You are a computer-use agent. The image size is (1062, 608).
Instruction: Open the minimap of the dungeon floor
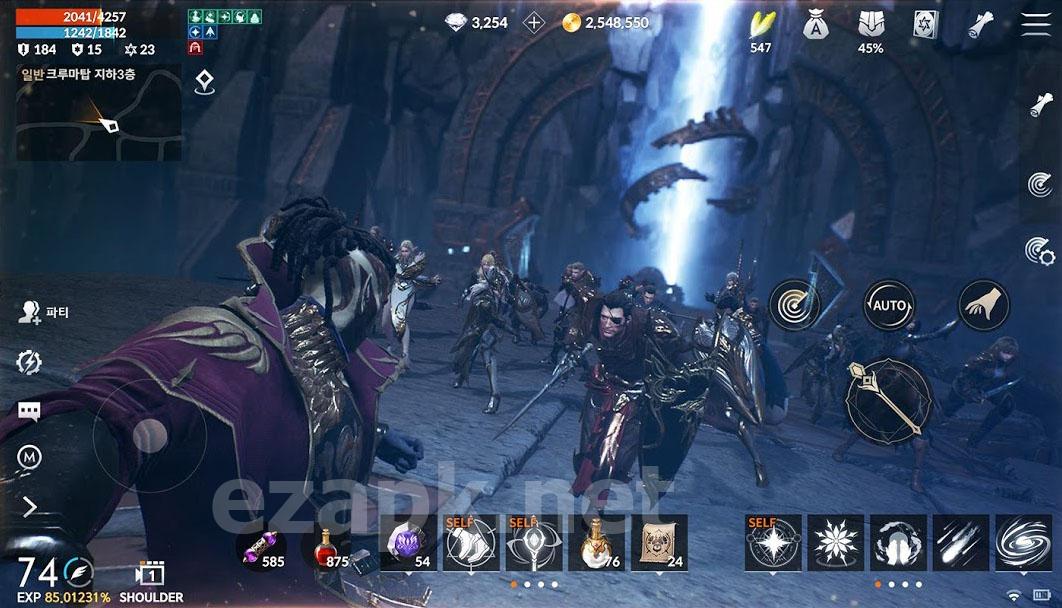[x=99, y=112]
